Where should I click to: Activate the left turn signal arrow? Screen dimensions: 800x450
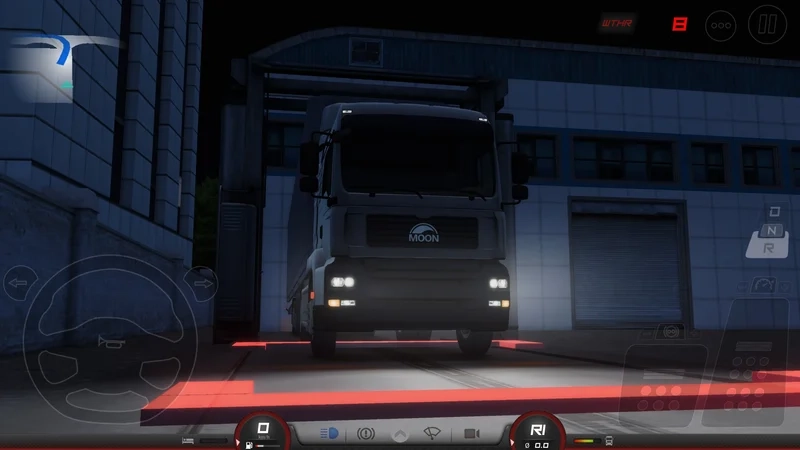click(18, 284)
